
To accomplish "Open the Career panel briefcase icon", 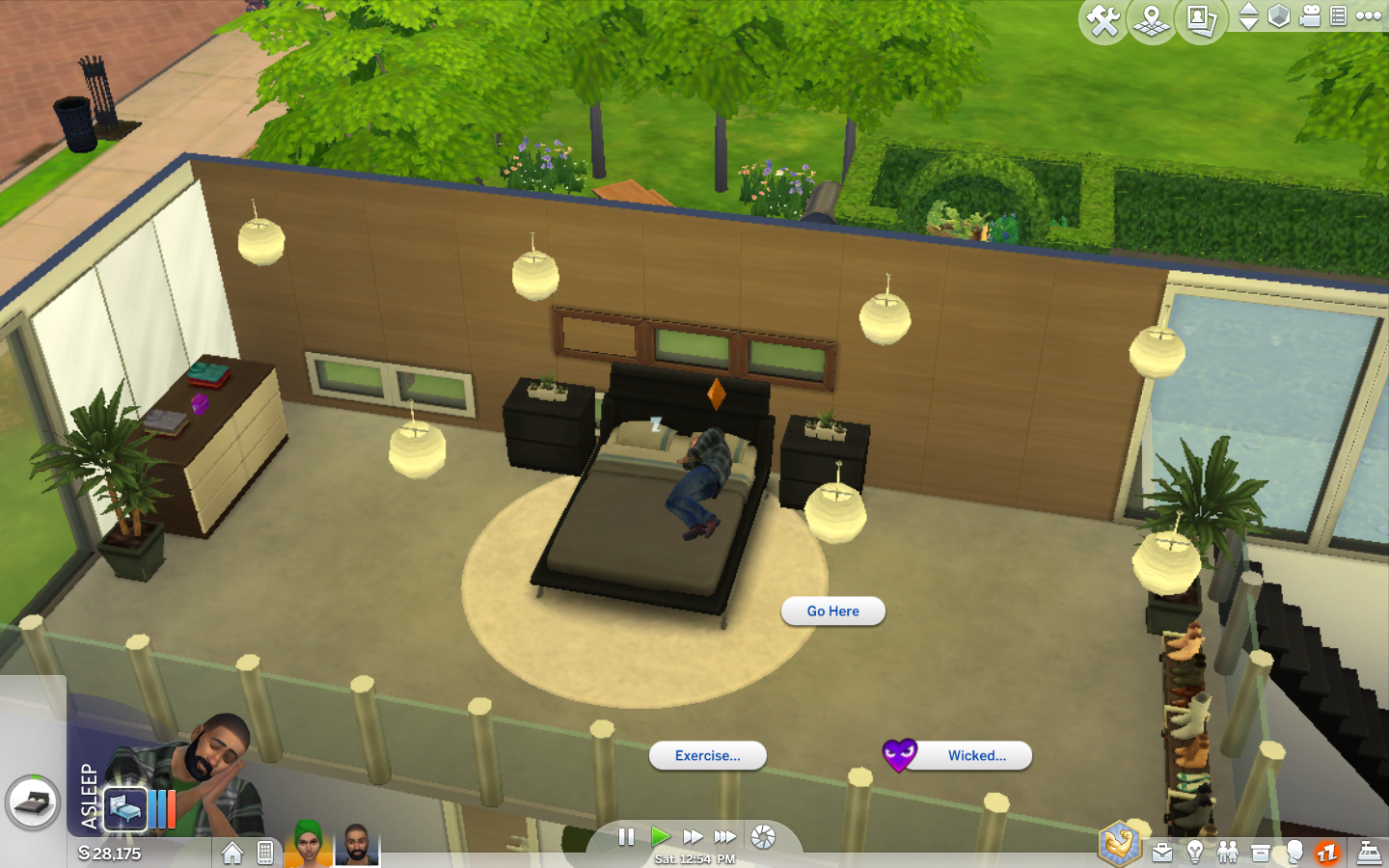I will pos(1162,851).
